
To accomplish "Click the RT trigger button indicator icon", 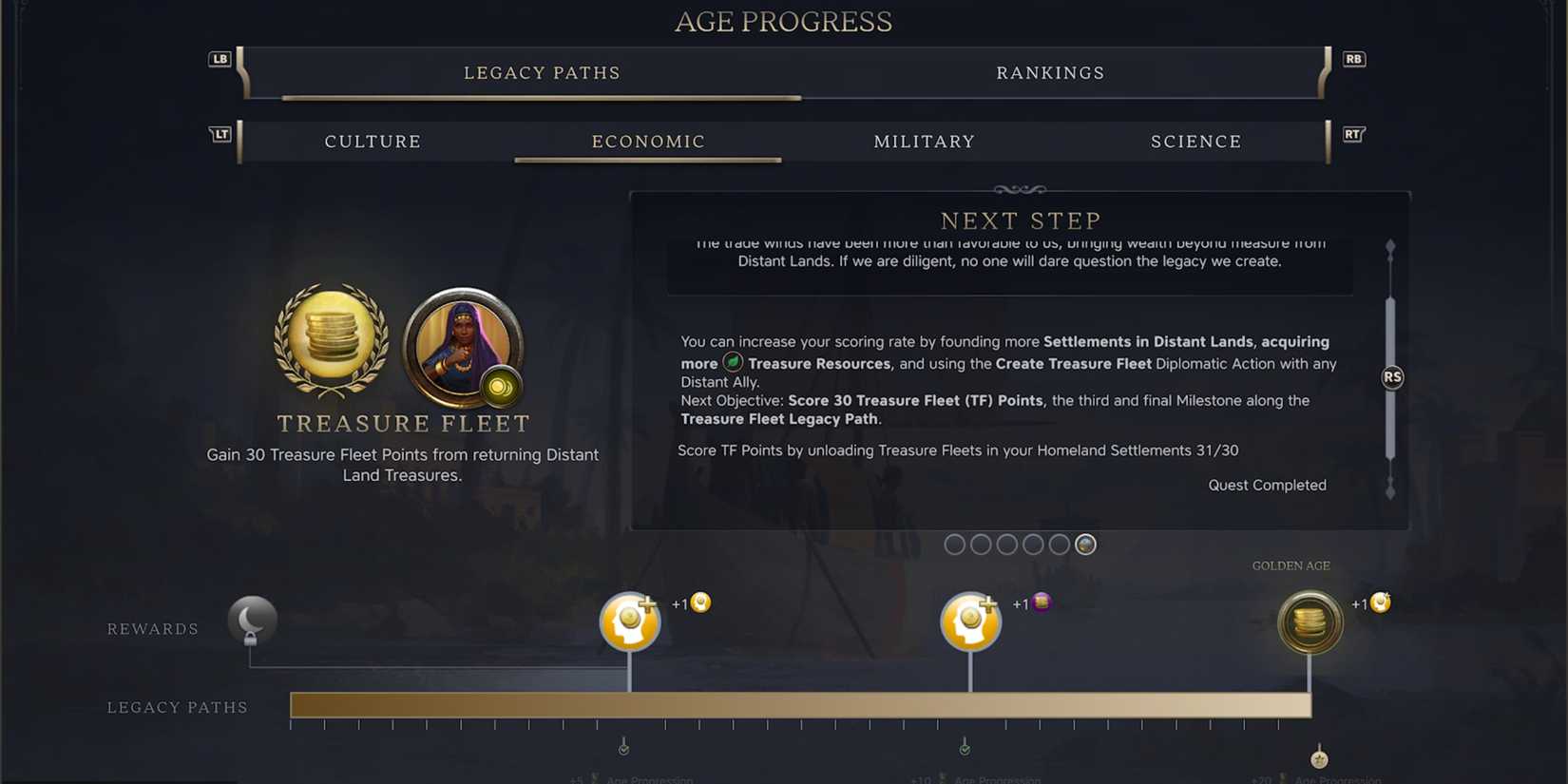I will pos(1352,135).
